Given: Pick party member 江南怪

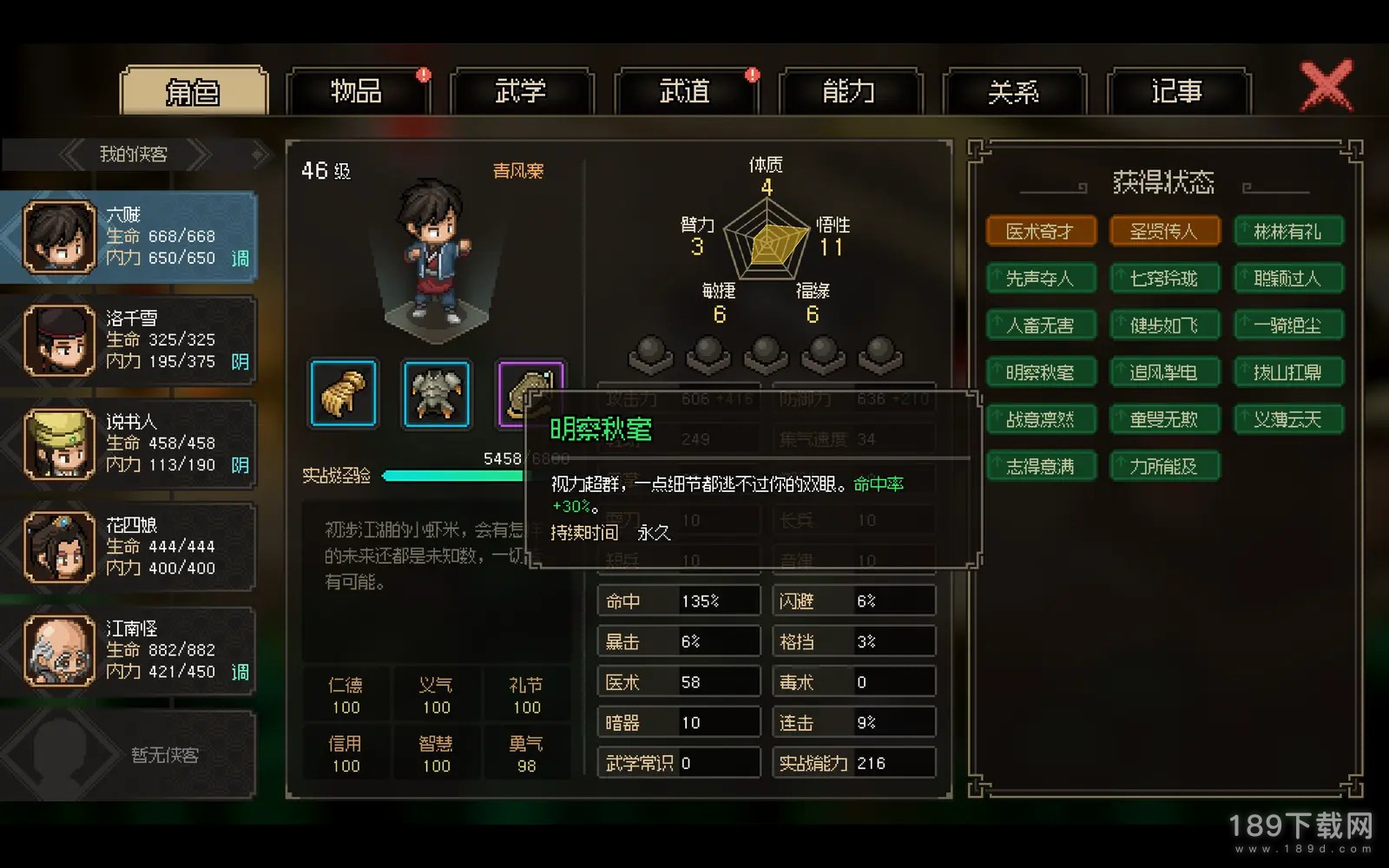Looking at the screenshot, I should 130,650.
